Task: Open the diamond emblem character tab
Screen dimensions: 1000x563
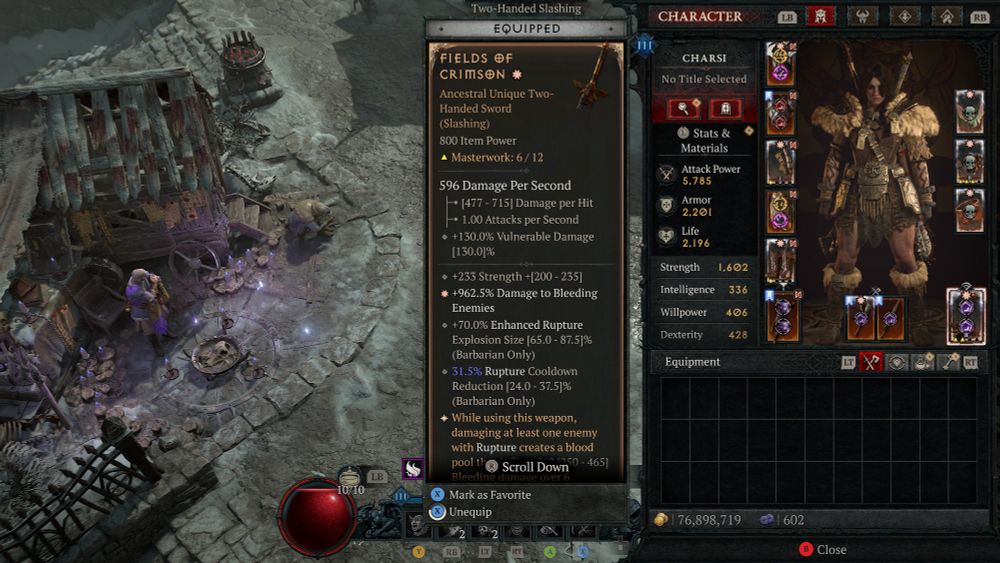Action: point(902,16)
